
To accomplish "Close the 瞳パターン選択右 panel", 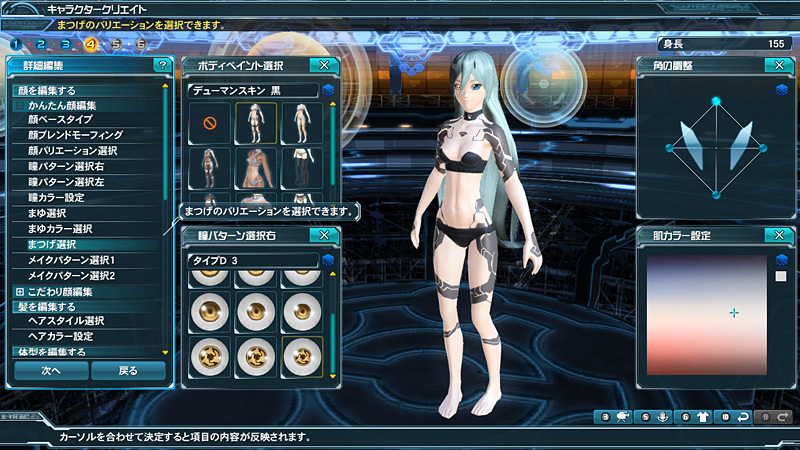I will tap(323, 235).
